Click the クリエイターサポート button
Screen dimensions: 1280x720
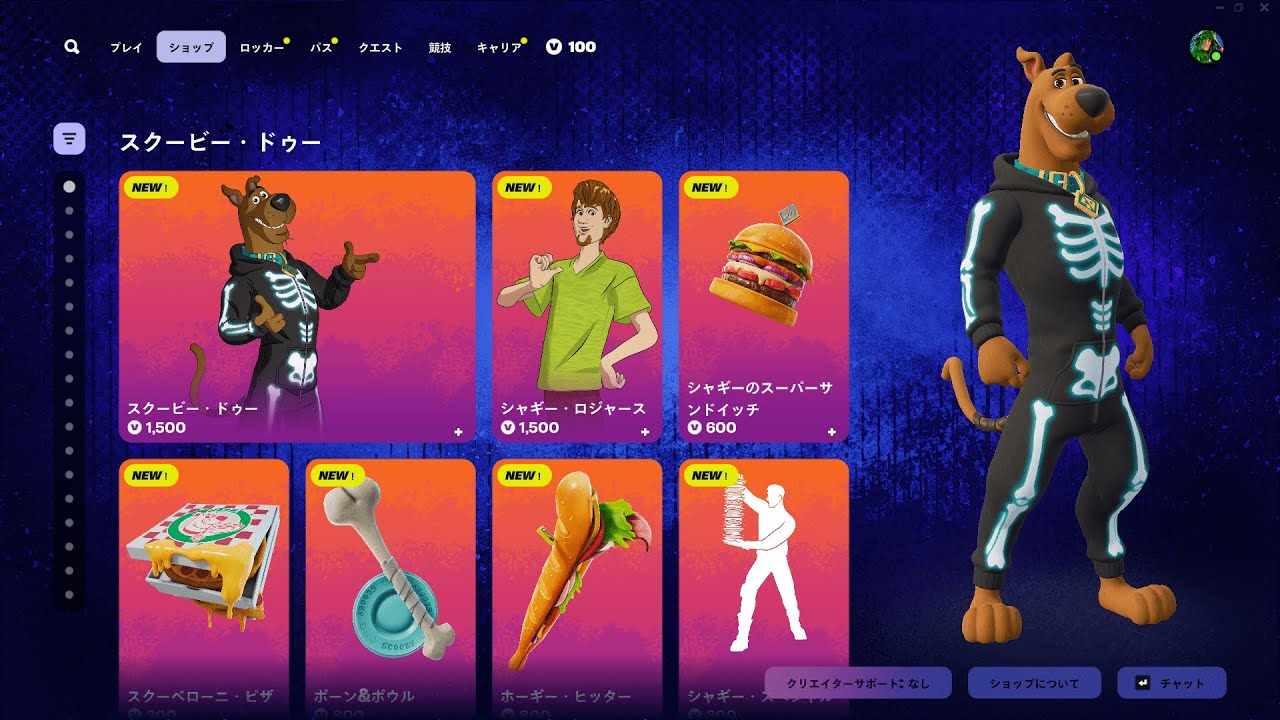pyautogui.click(x=858, y=683)
